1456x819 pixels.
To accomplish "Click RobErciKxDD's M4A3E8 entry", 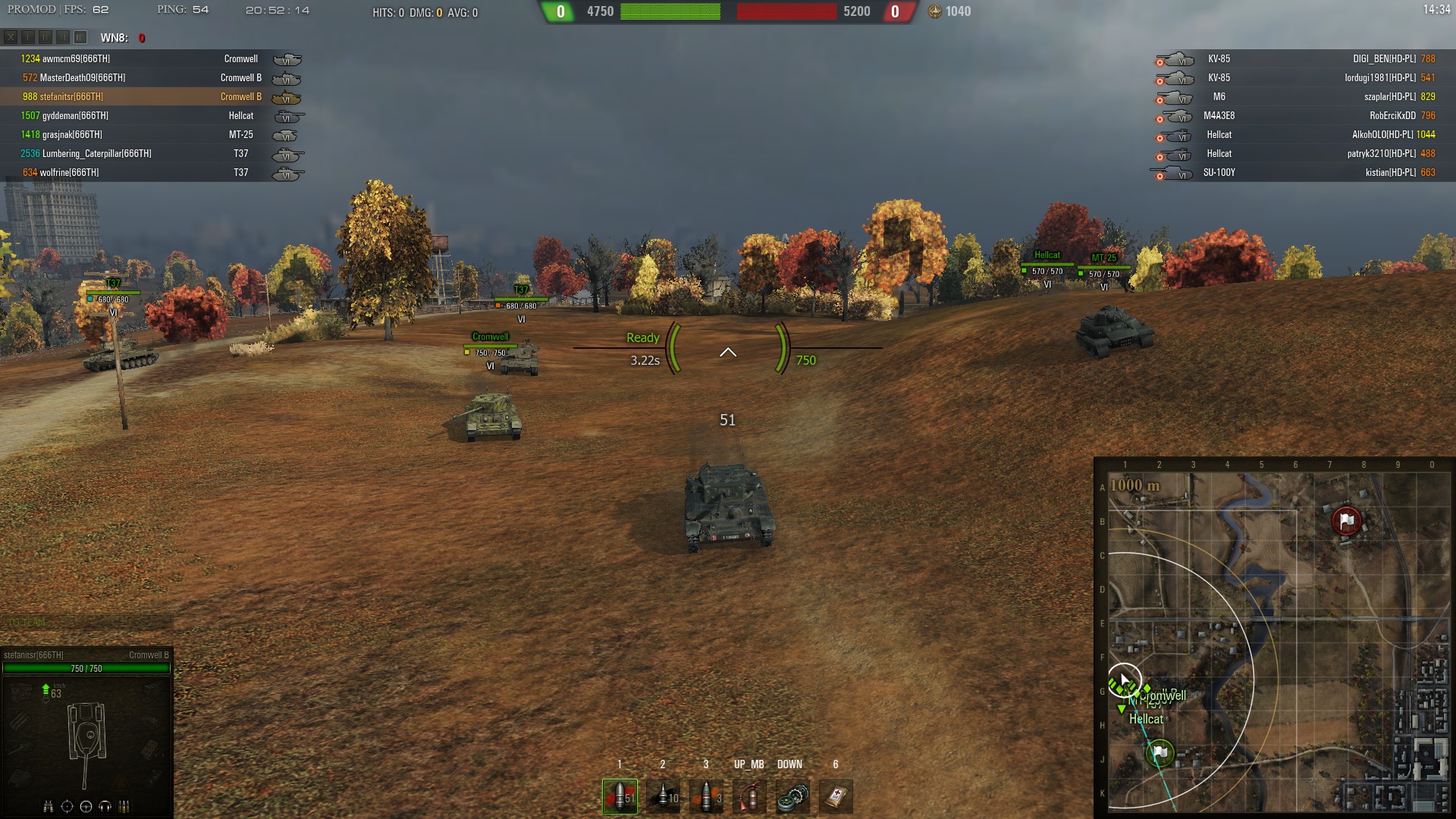I will tap(1297, 116).
